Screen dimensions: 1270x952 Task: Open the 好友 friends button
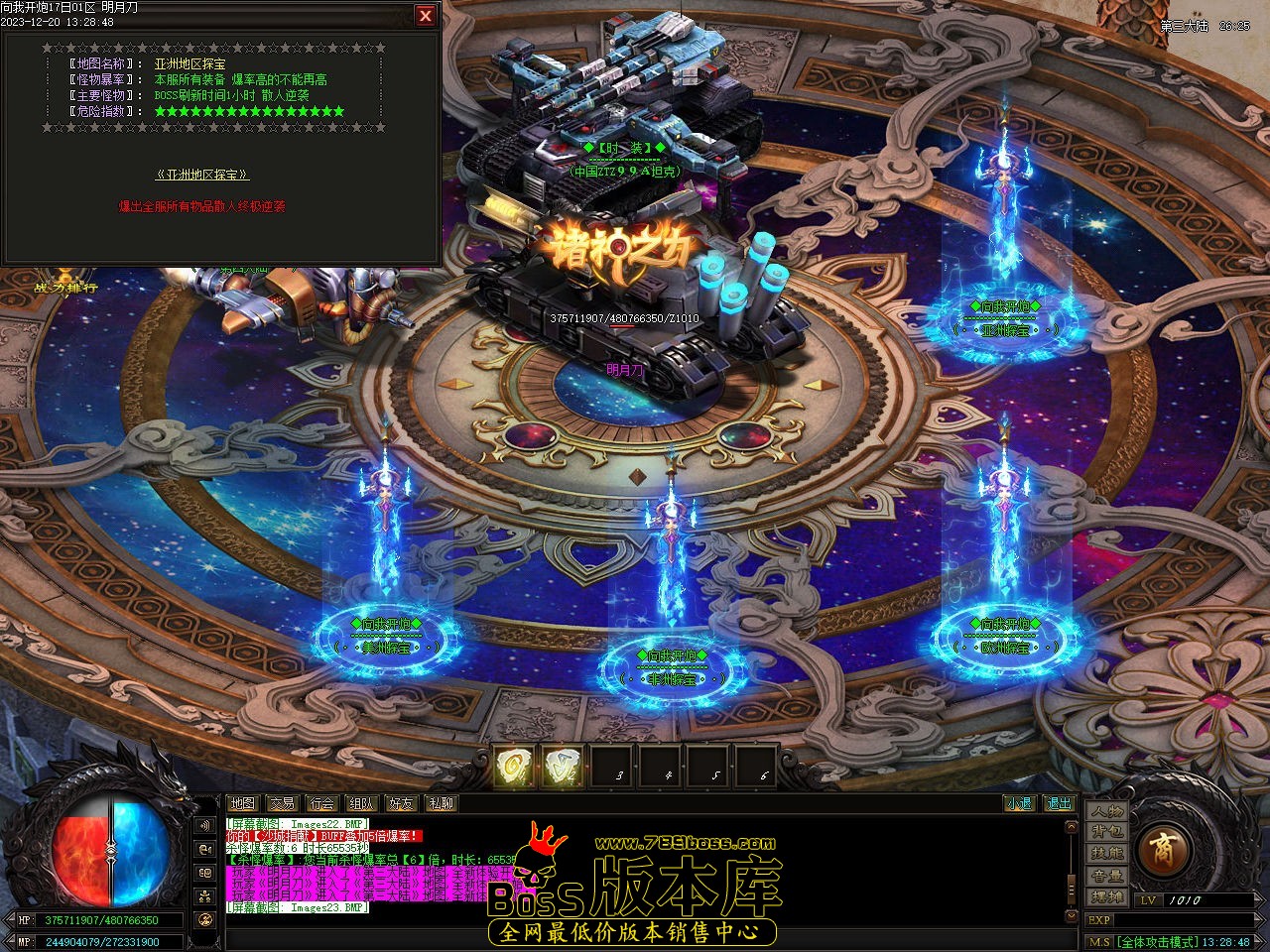[x=401, y=803]
